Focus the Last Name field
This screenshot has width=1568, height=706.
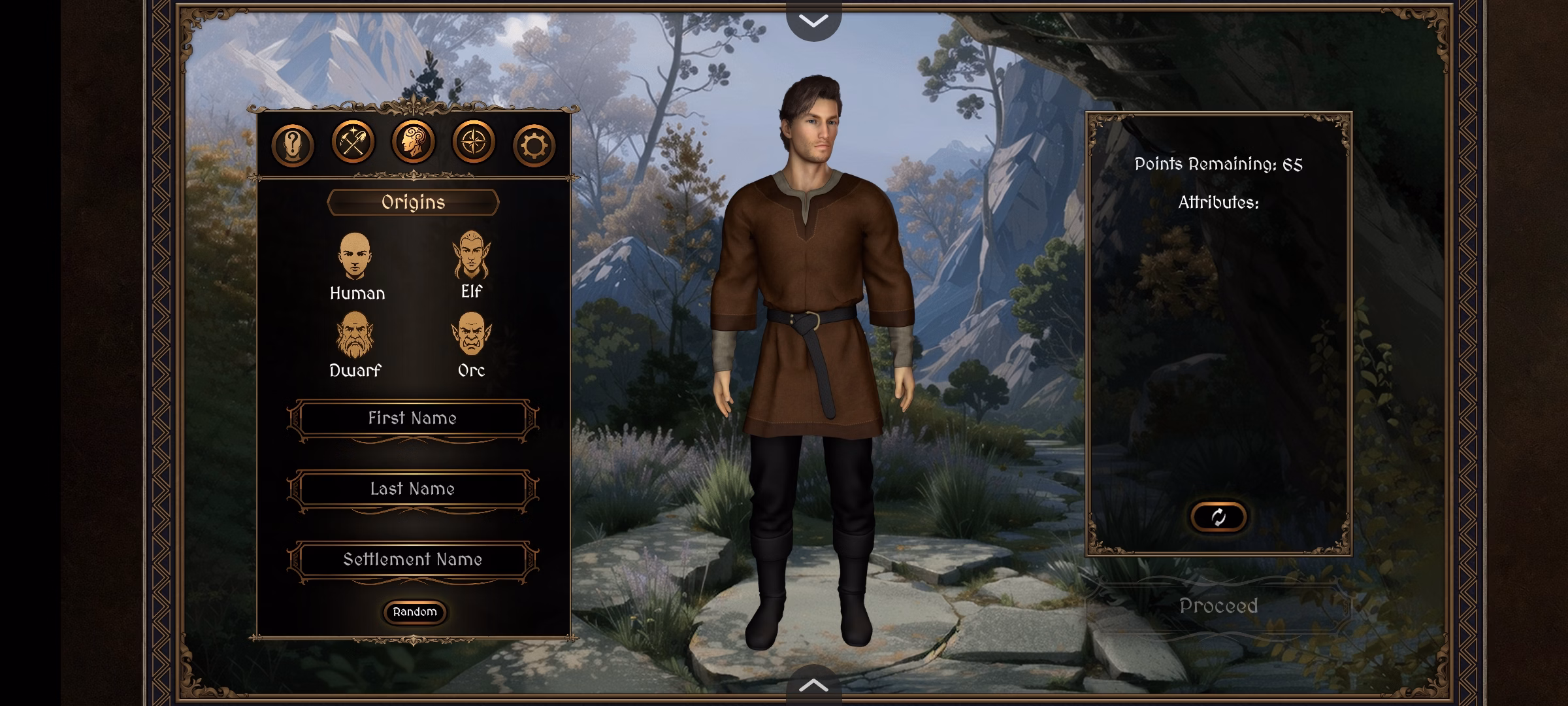(x=412, y=489)
